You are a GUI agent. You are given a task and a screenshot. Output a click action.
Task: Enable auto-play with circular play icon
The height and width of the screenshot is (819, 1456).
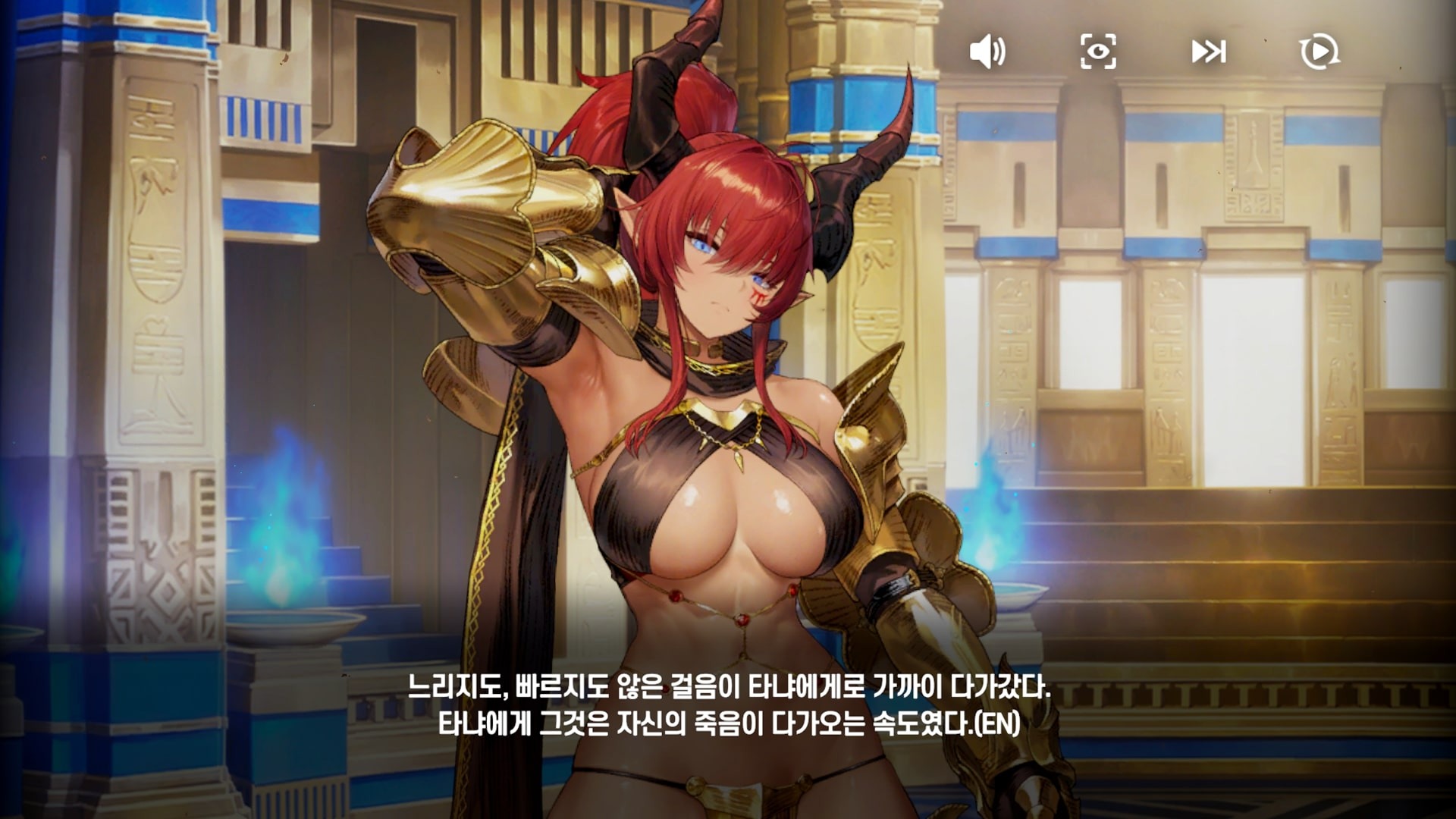[1319, 52]
